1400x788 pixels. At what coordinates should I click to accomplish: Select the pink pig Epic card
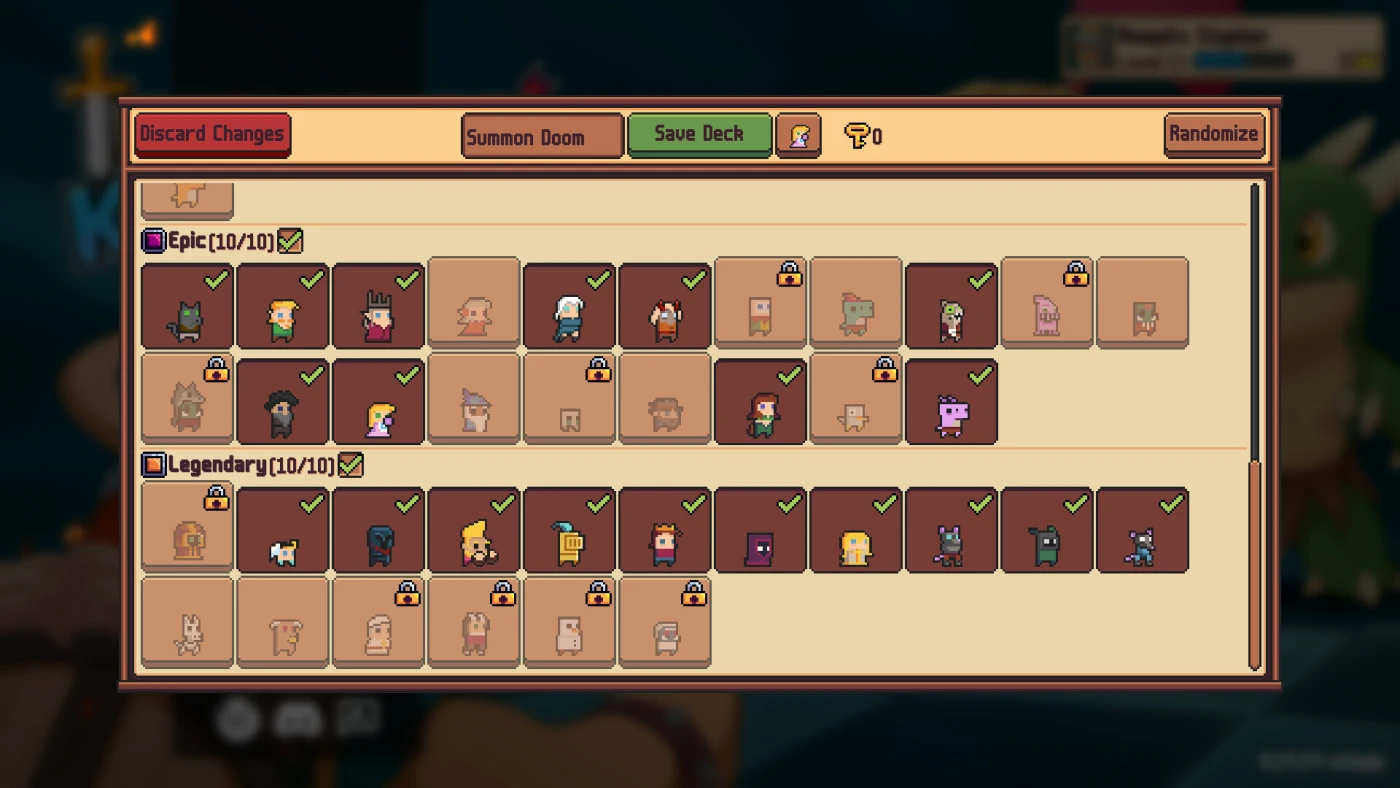point(951,402)
